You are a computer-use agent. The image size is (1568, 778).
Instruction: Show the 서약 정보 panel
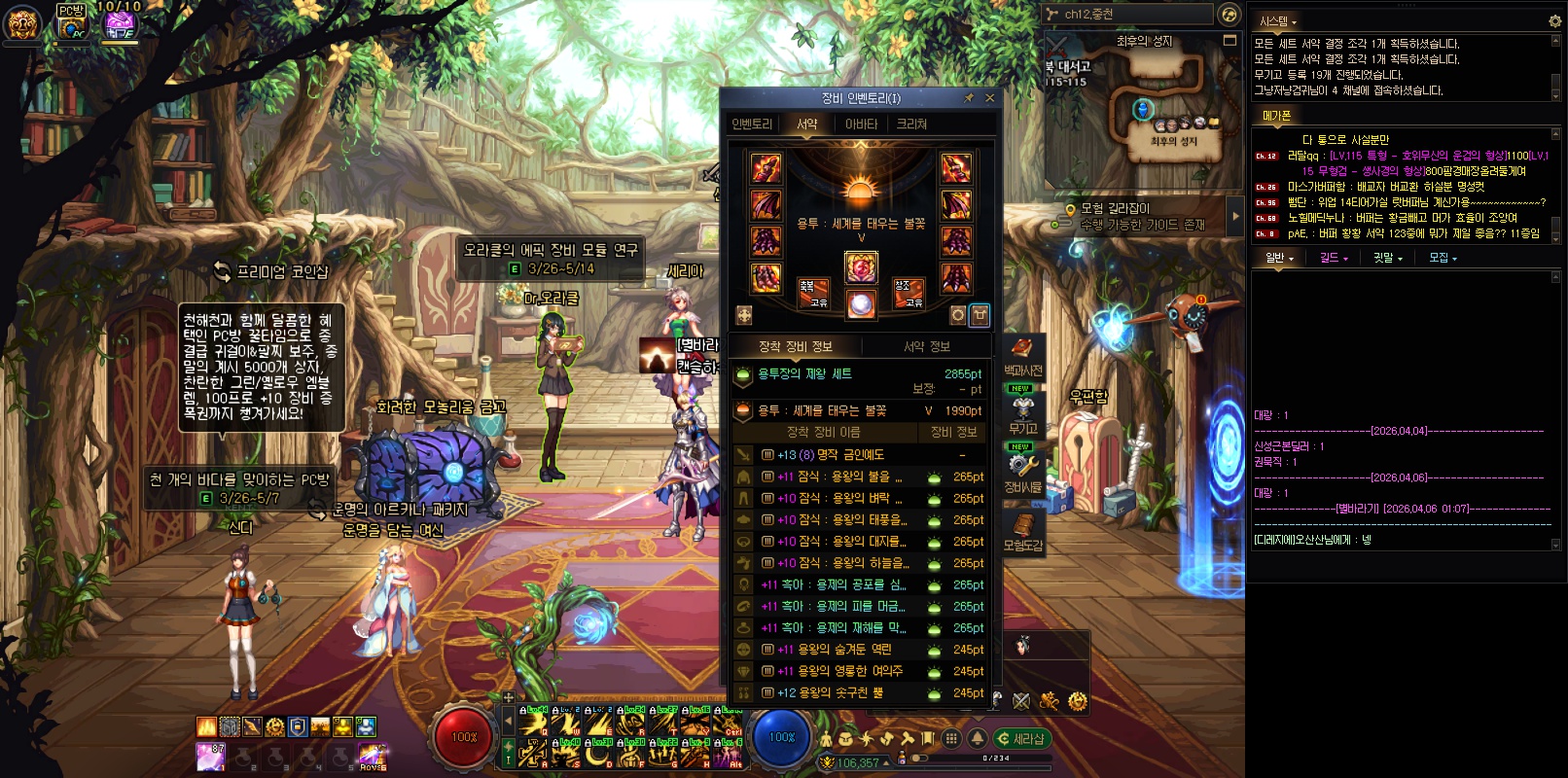[x=926, y=346]
